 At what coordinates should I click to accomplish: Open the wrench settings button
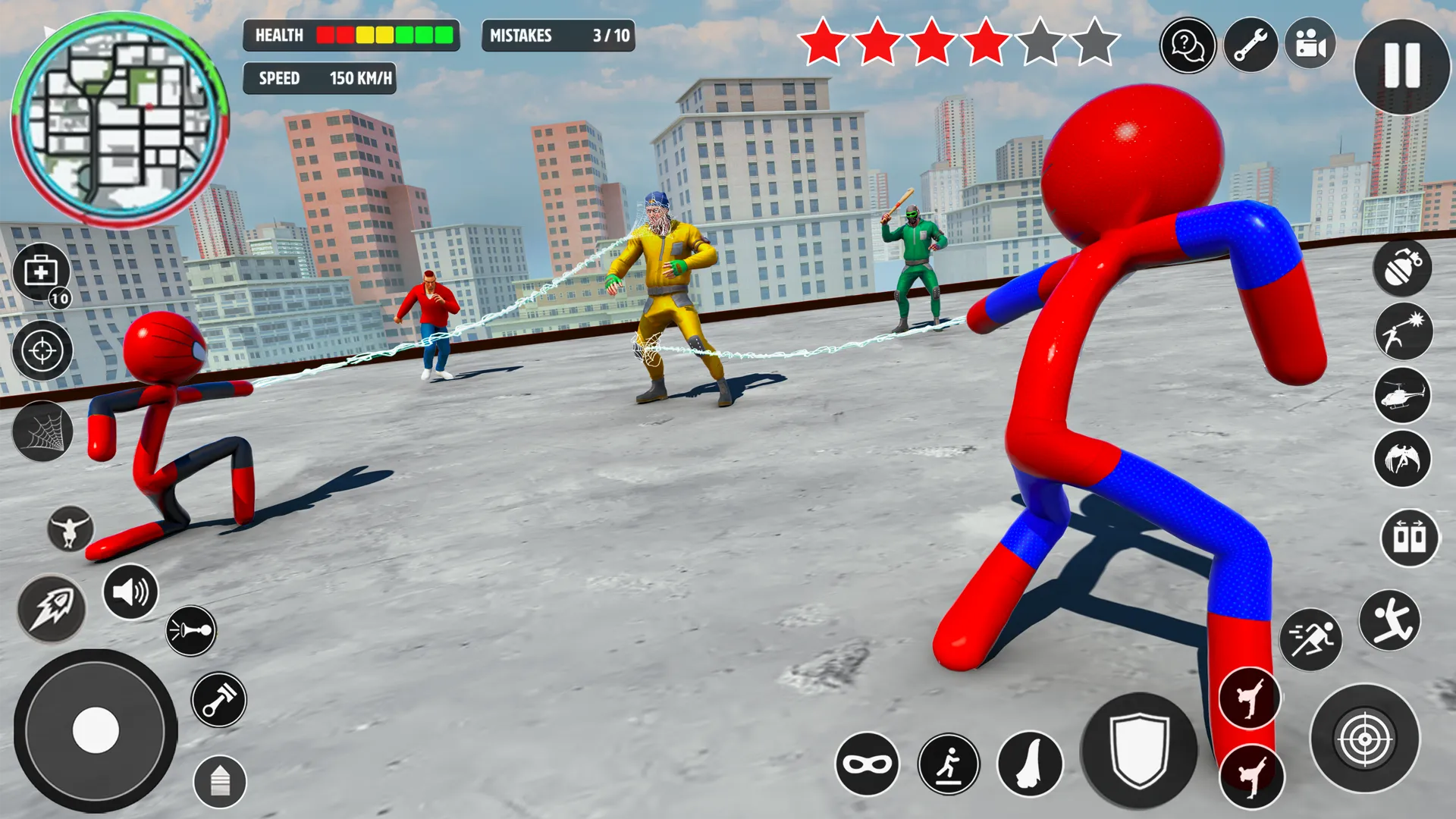point(1250,45)
